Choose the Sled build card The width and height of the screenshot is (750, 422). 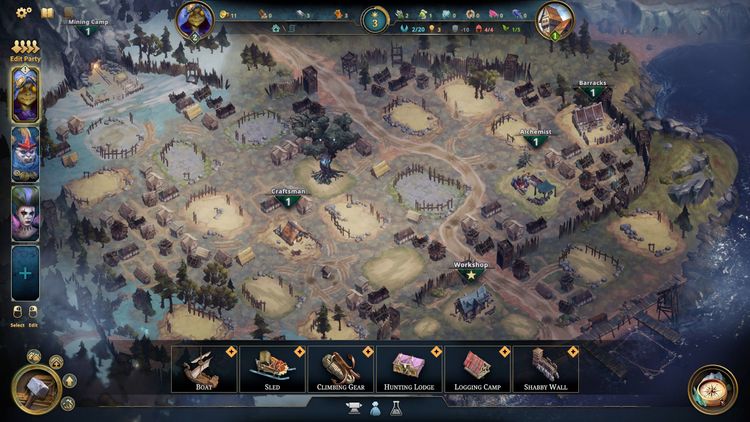point(272,369)
